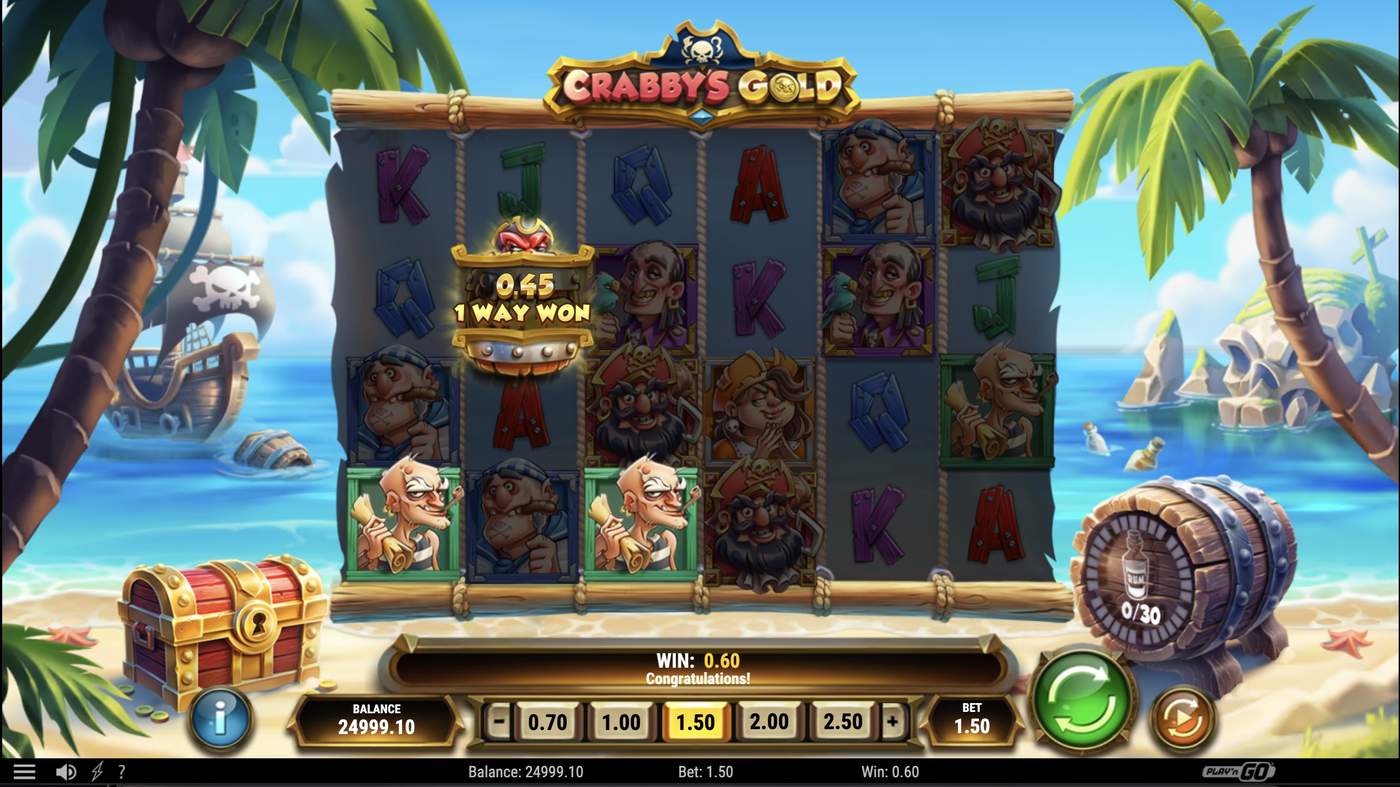
Task: Enable turbo mode via lightning icon
Action: tap(95, 770)
